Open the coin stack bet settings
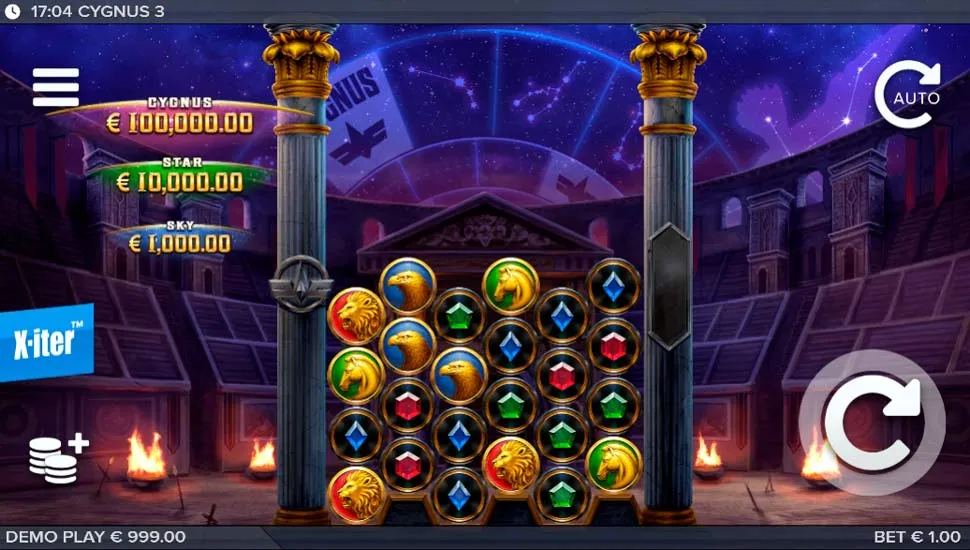 [57, 459]
